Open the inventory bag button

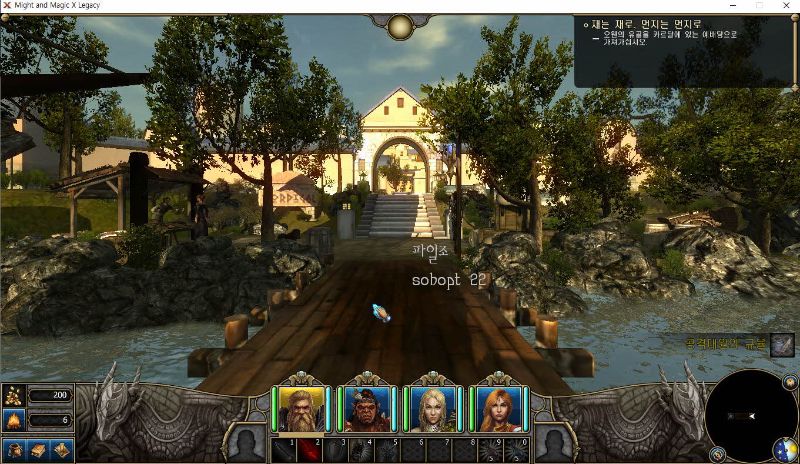15,450
